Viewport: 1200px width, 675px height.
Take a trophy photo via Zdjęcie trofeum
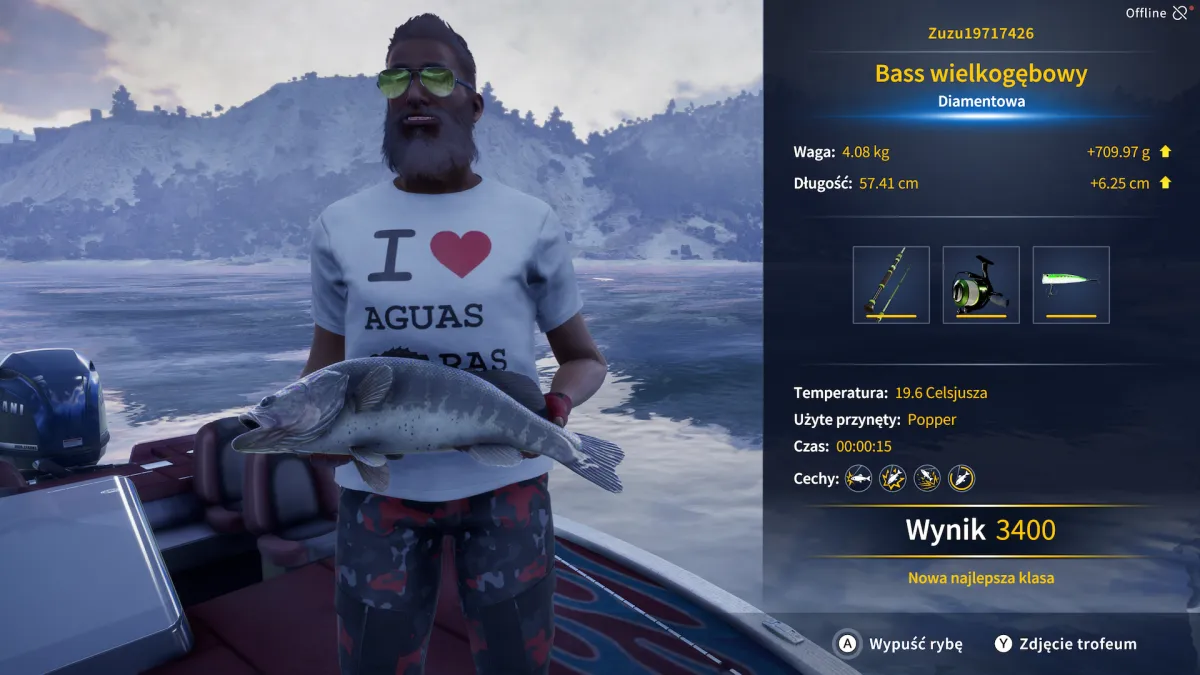coord(1065,644)
